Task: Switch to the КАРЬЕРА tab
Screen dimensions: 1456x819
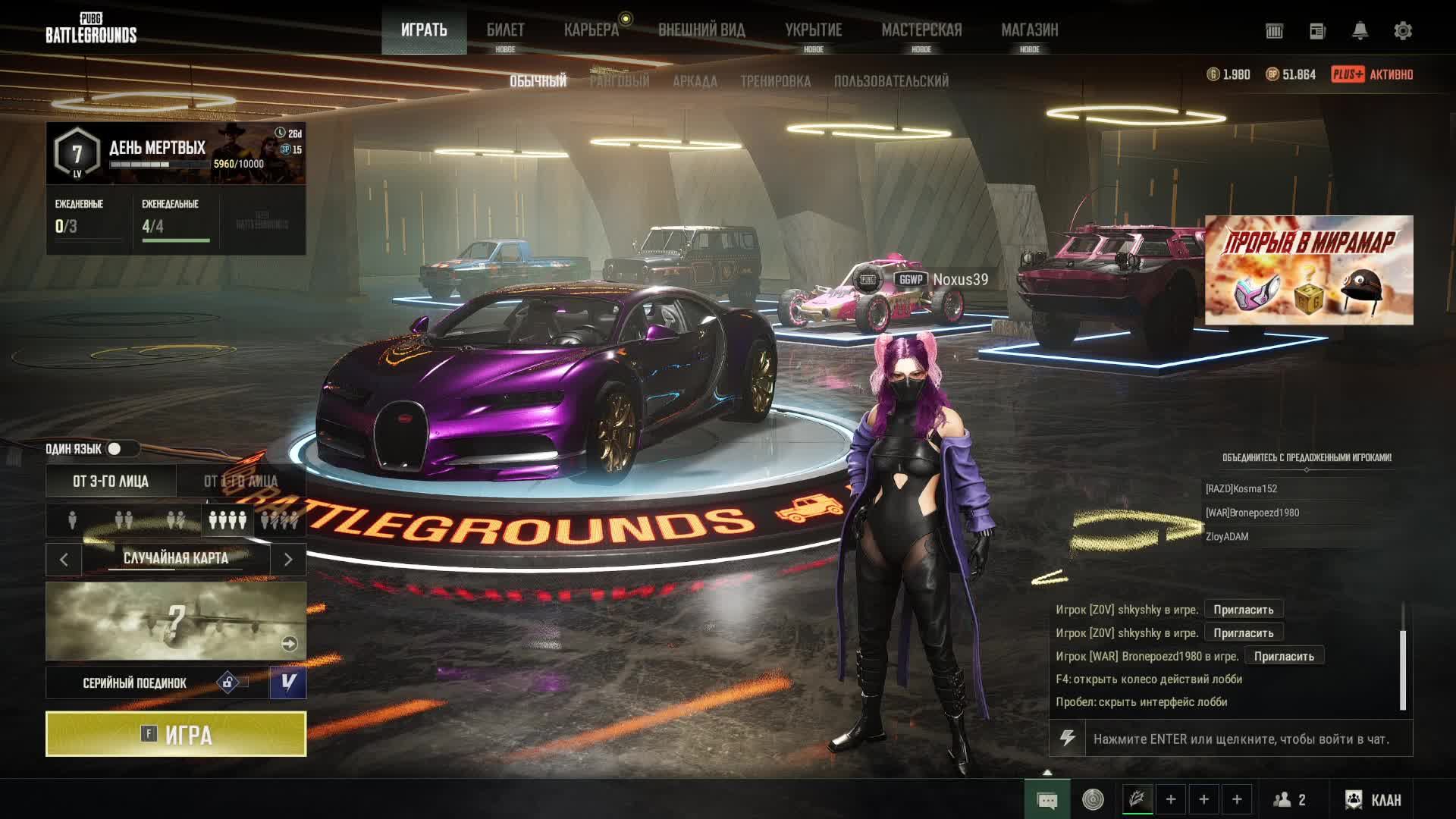Action: 591,30
